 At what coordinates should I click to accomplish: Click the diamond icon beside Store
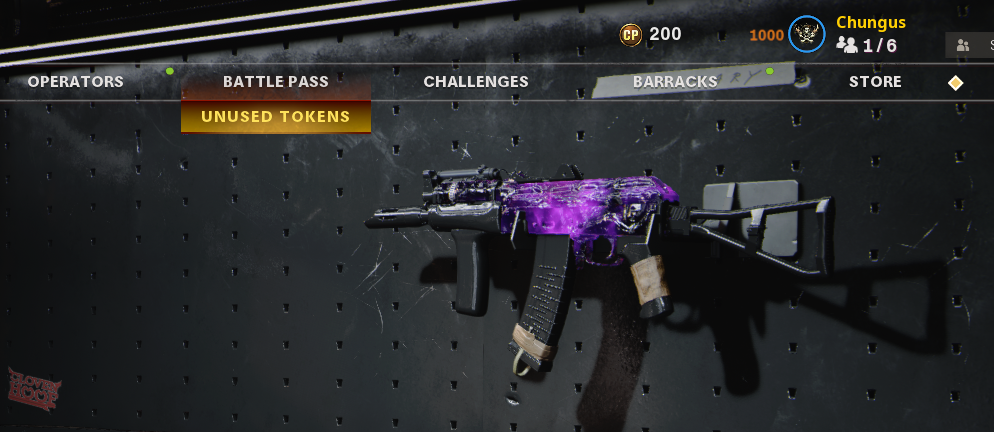click(956, 83)
